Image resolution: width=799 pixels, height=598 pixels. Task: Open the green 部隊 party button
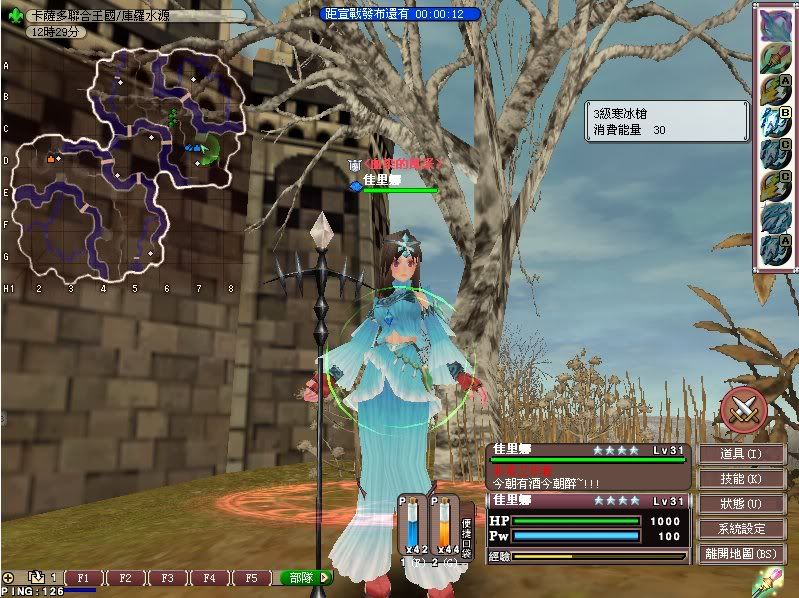(x=303, y=578)
